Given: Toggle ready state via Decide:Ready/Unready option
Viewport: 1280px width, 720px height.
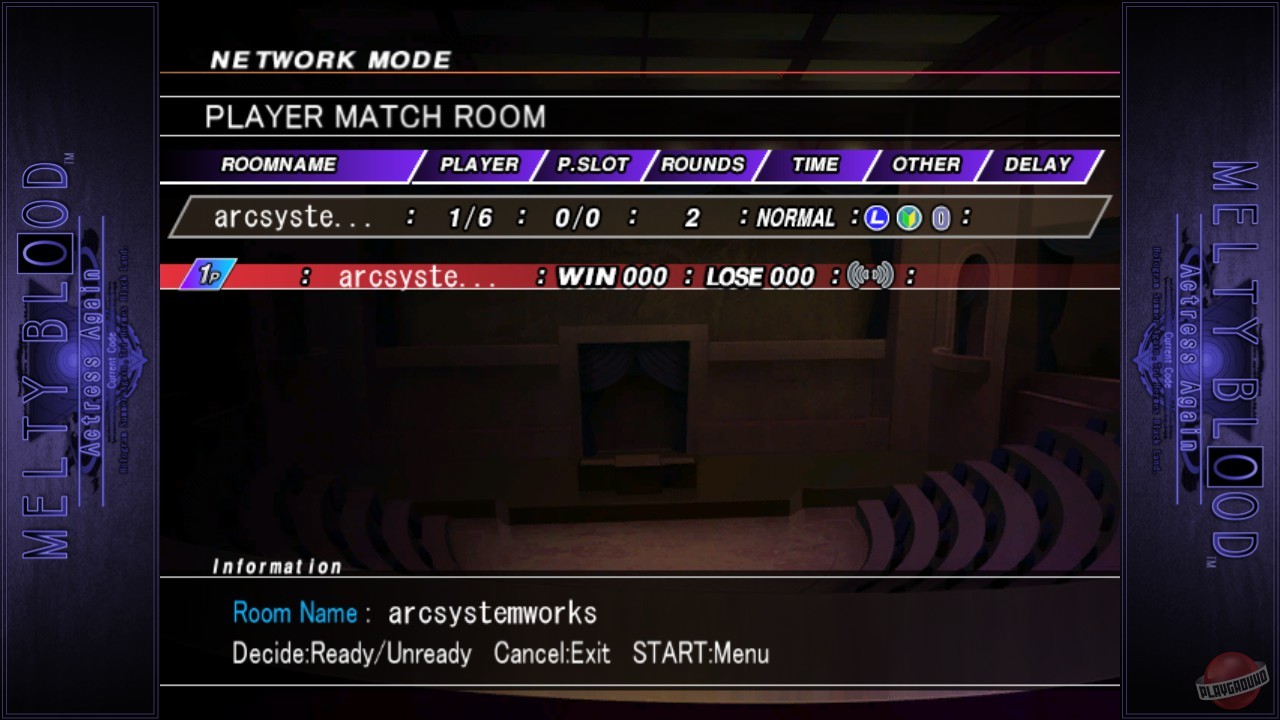Looking at the screenshot, I should (350, 653).
